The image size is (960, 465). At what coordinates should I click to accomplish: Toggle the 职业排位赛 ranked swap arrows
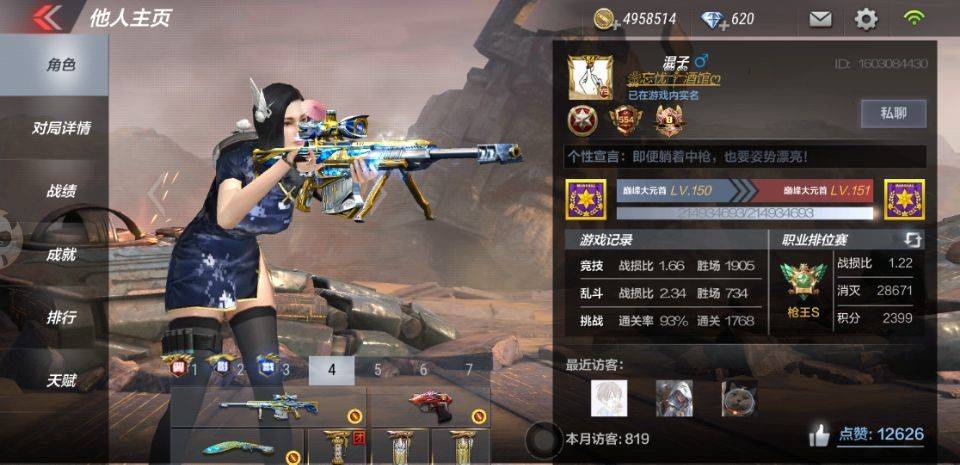coord(913,240)
